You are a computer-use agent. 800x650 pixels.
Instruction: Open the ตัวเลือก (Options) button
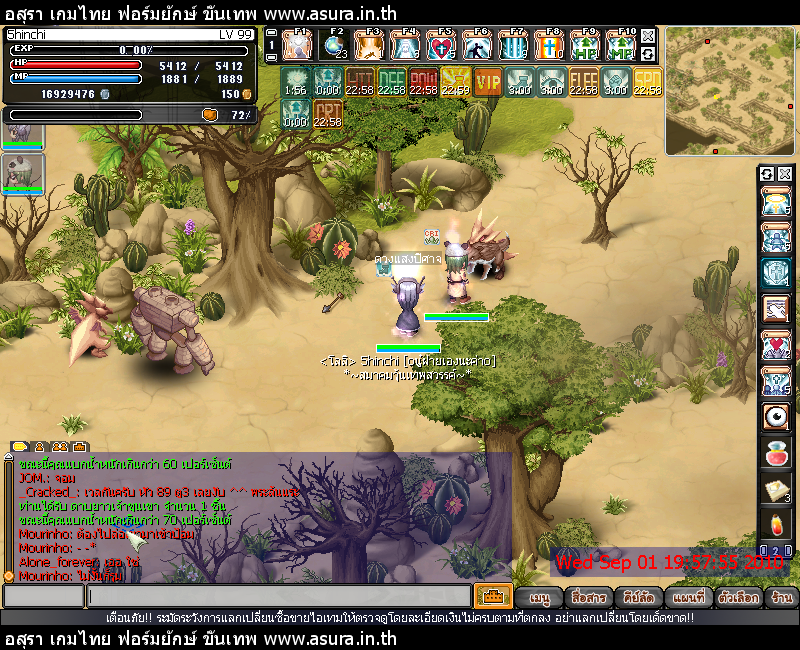click(740, 597)
